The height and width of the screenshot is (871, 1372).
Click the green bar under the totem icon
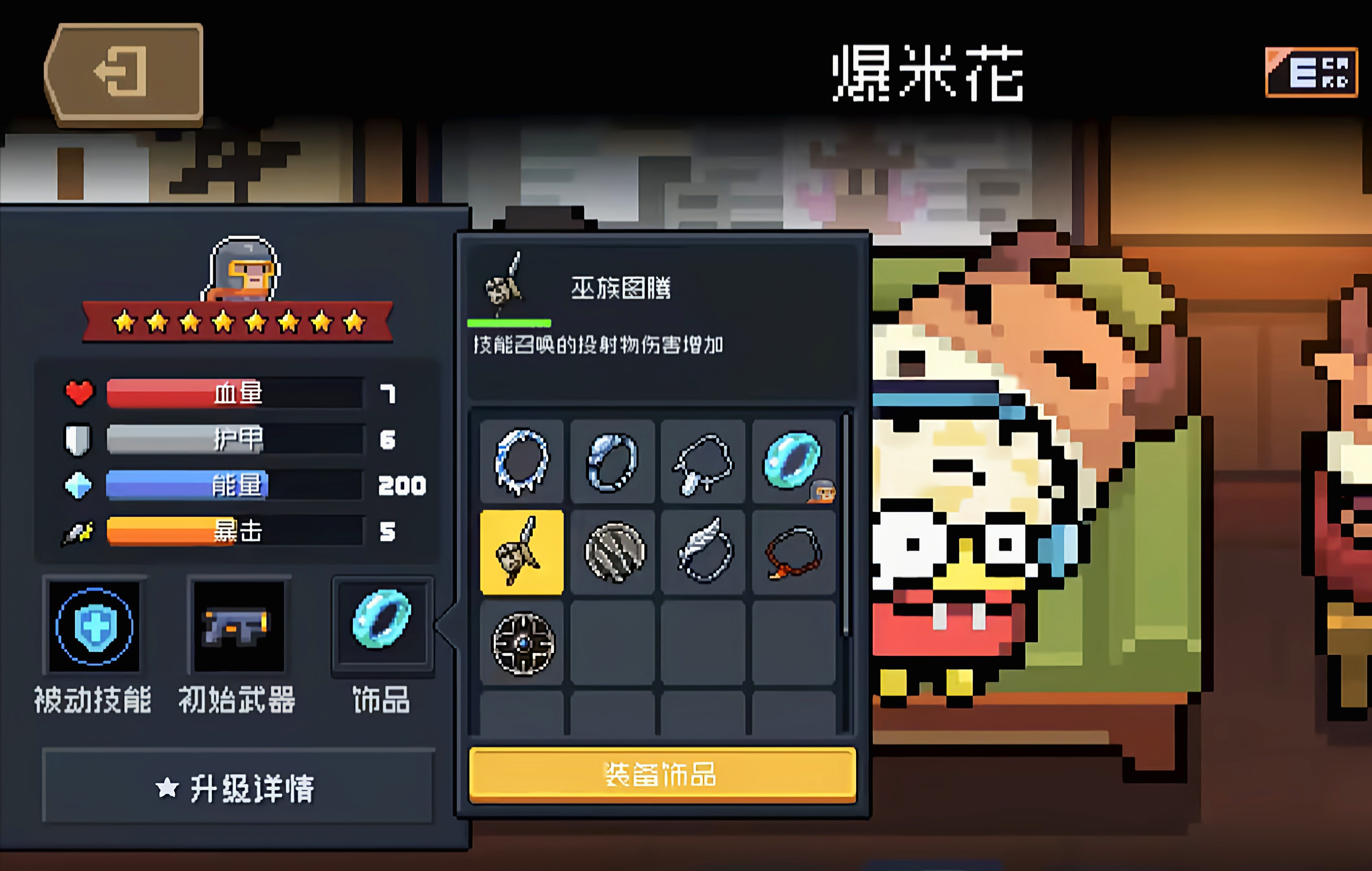coord(509,323)
